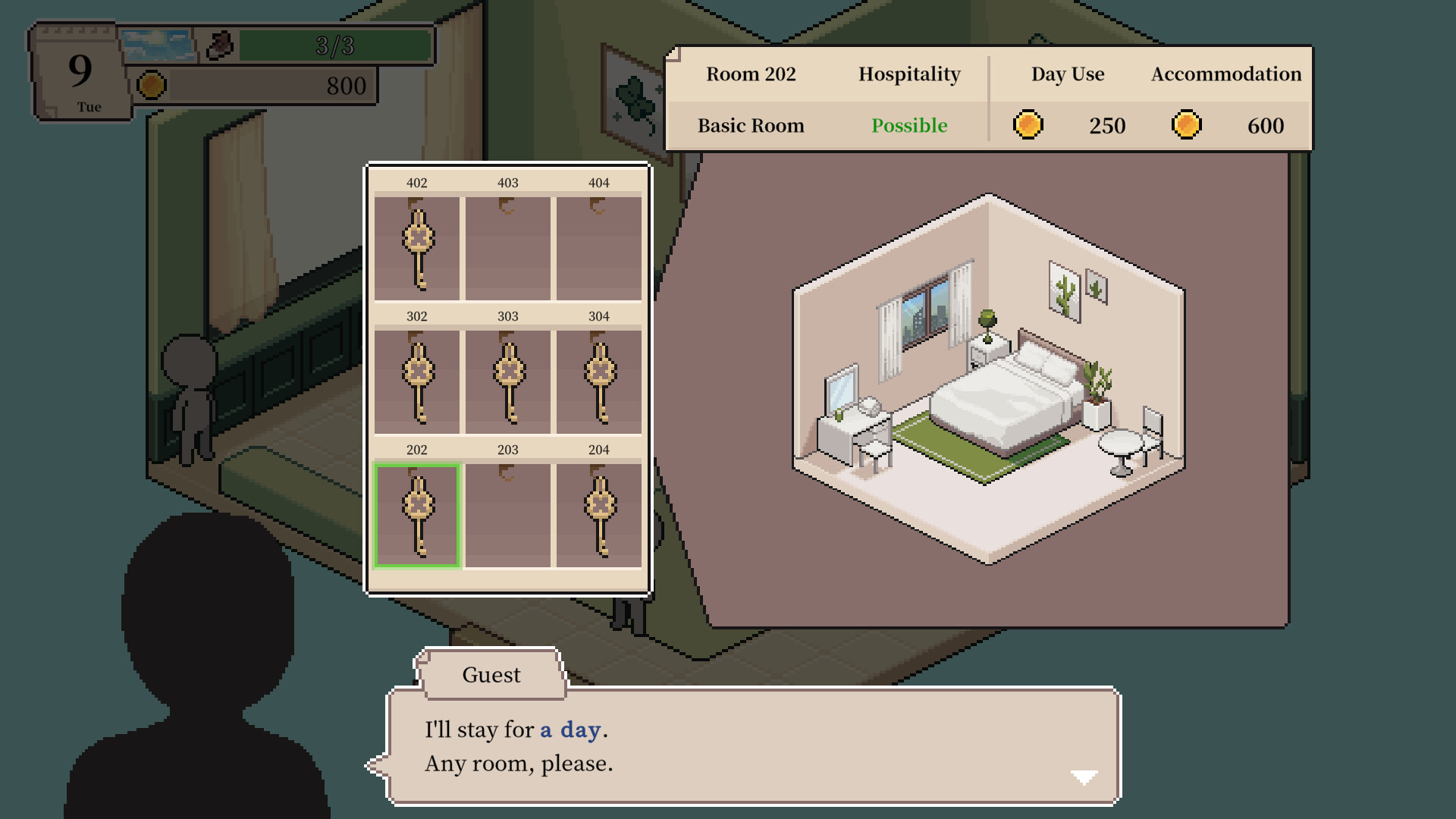Click the Guest nameplate above the dialogue
This screenshot has height=819, width=1456.
(x=491, y=674)
